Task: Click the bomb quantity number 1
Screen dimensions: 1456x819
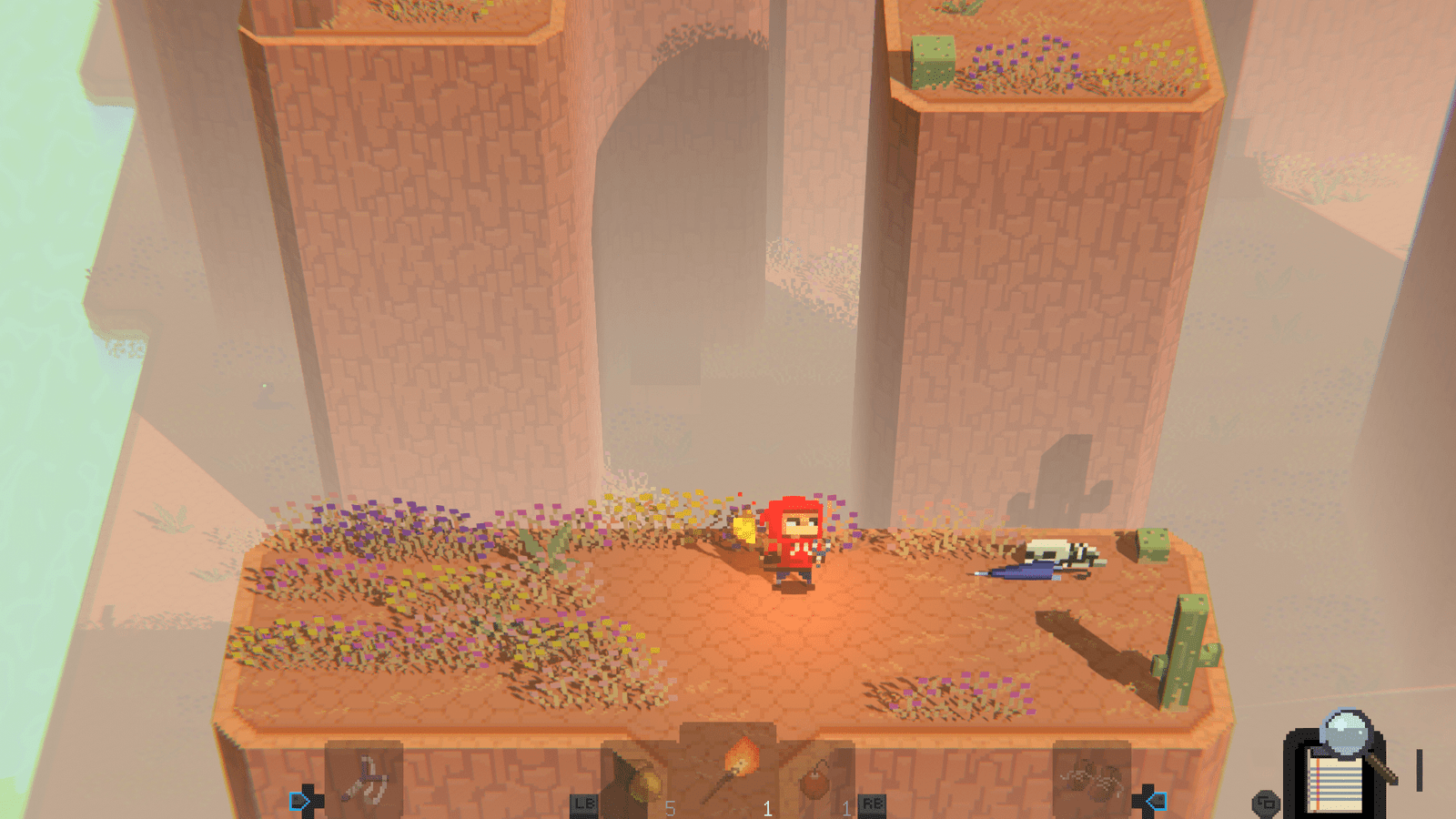Action: coord(846,805)
